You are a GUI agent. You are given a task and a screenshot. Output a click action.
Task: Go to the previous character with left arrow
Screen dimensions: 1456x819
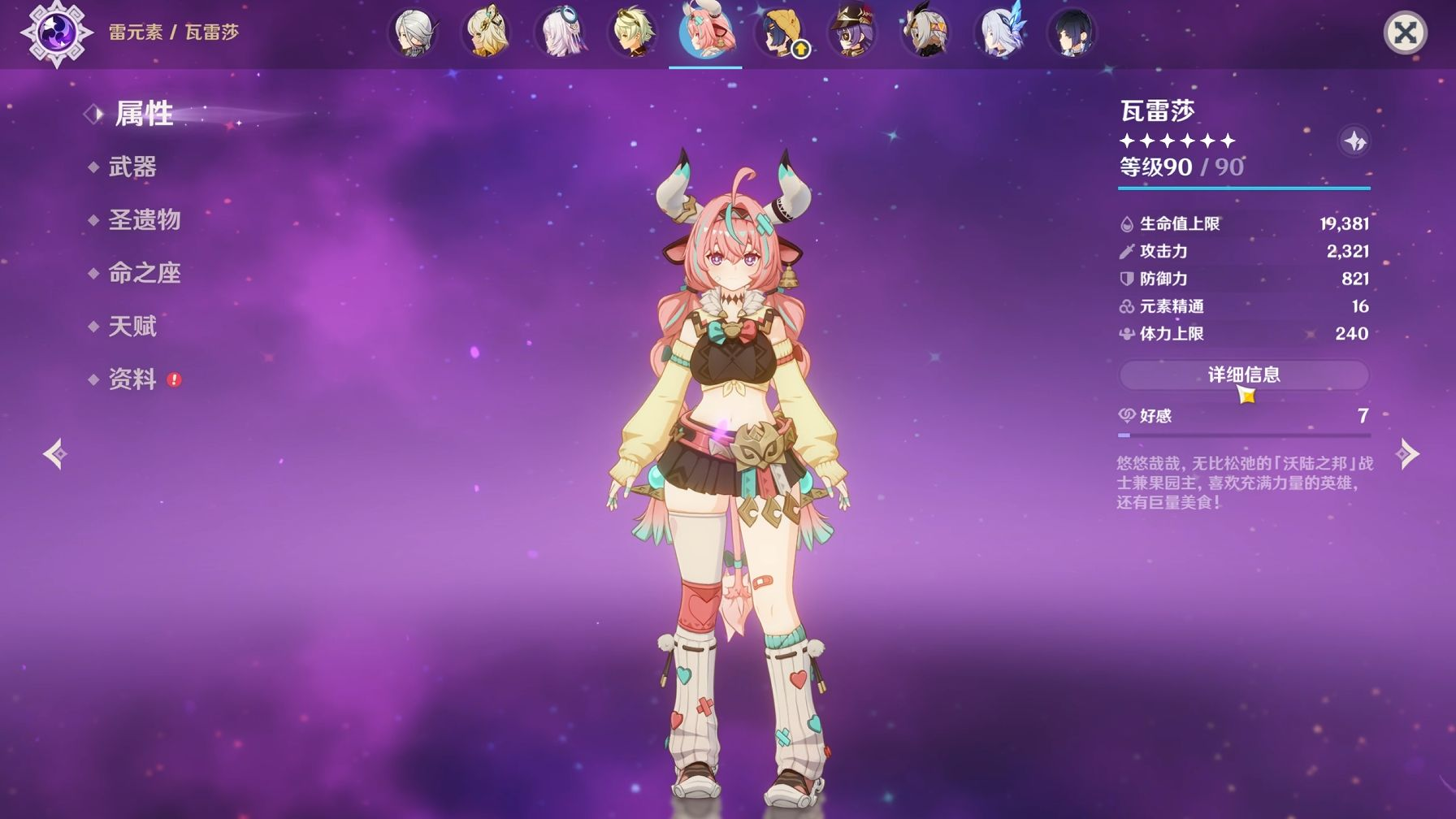pyautogui.click(x=54, y=453)
